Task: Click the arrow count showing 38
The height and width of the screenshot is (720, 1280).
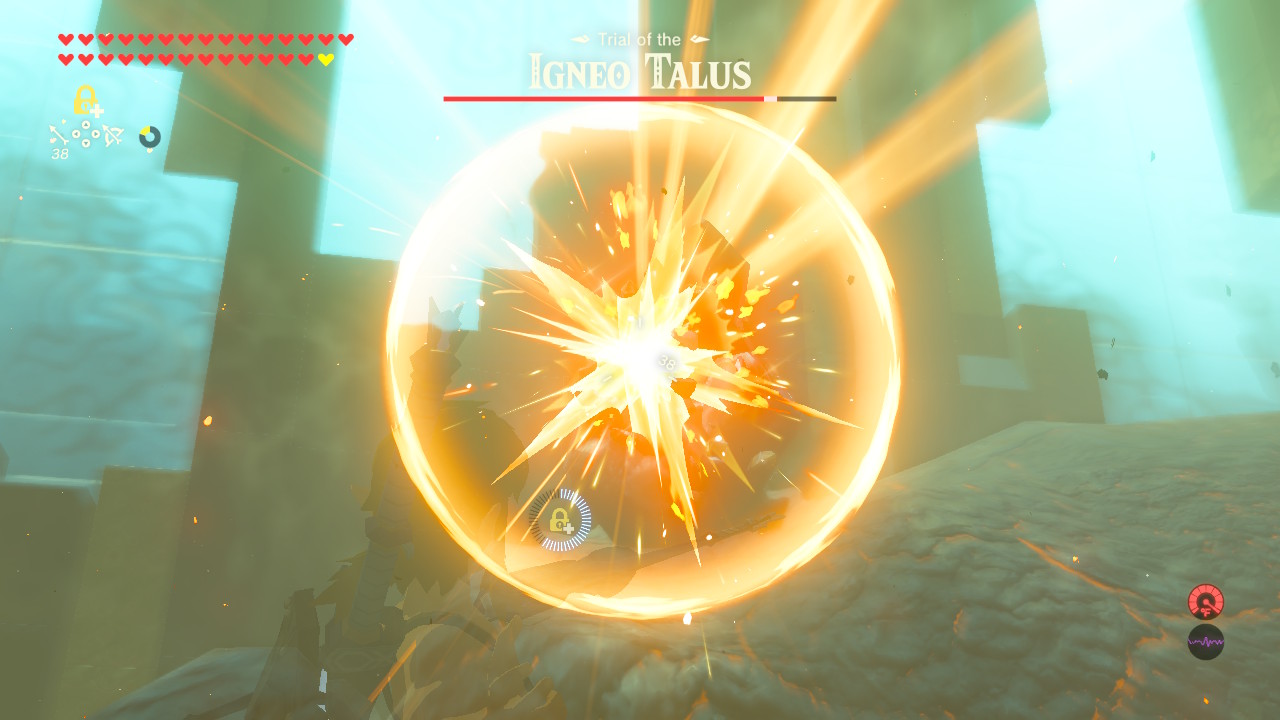Action: coord(58,153)
